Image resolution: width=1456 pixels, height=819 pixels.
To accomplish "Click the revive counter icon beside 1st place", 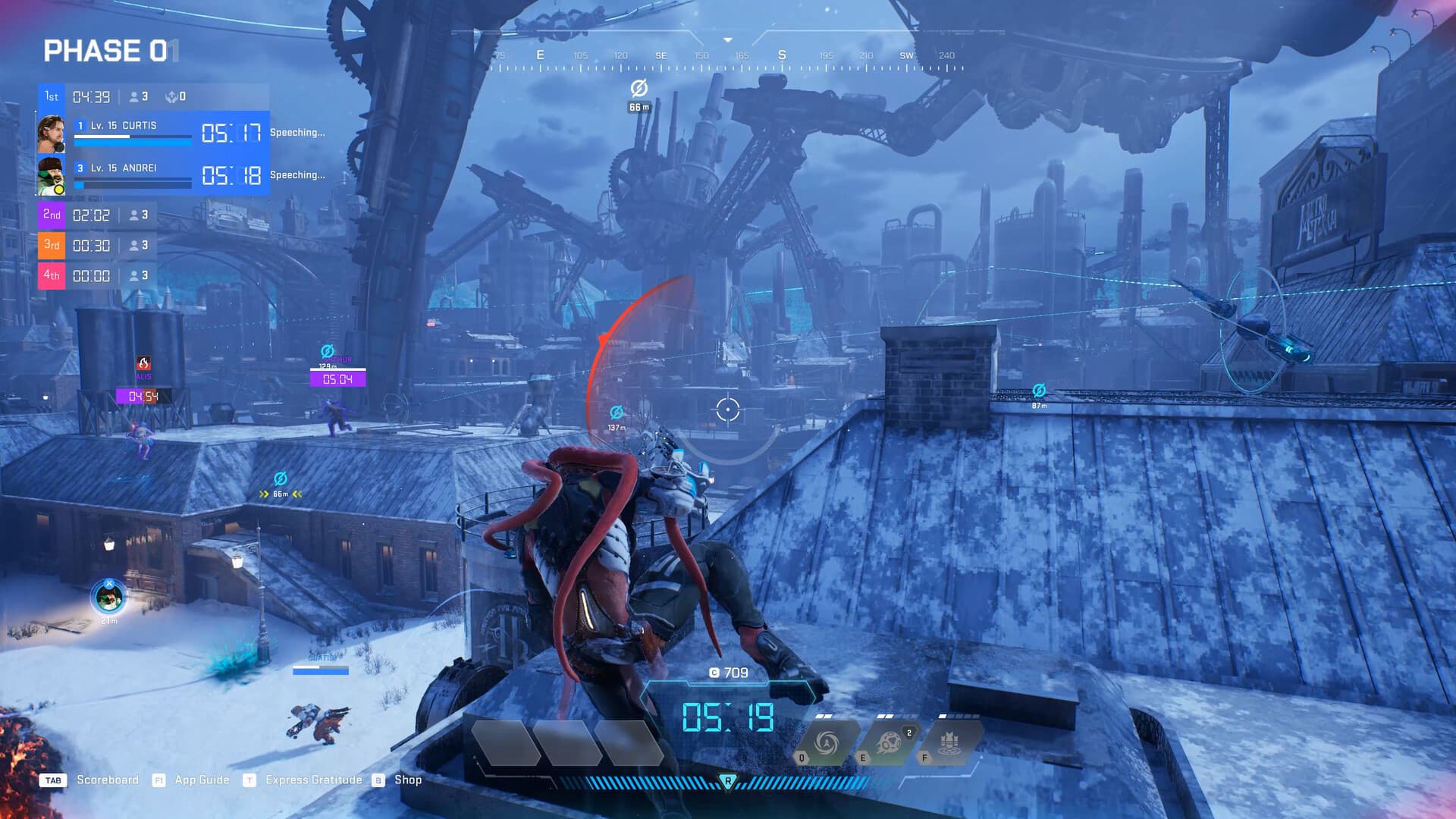I will [x=172, y=96].
